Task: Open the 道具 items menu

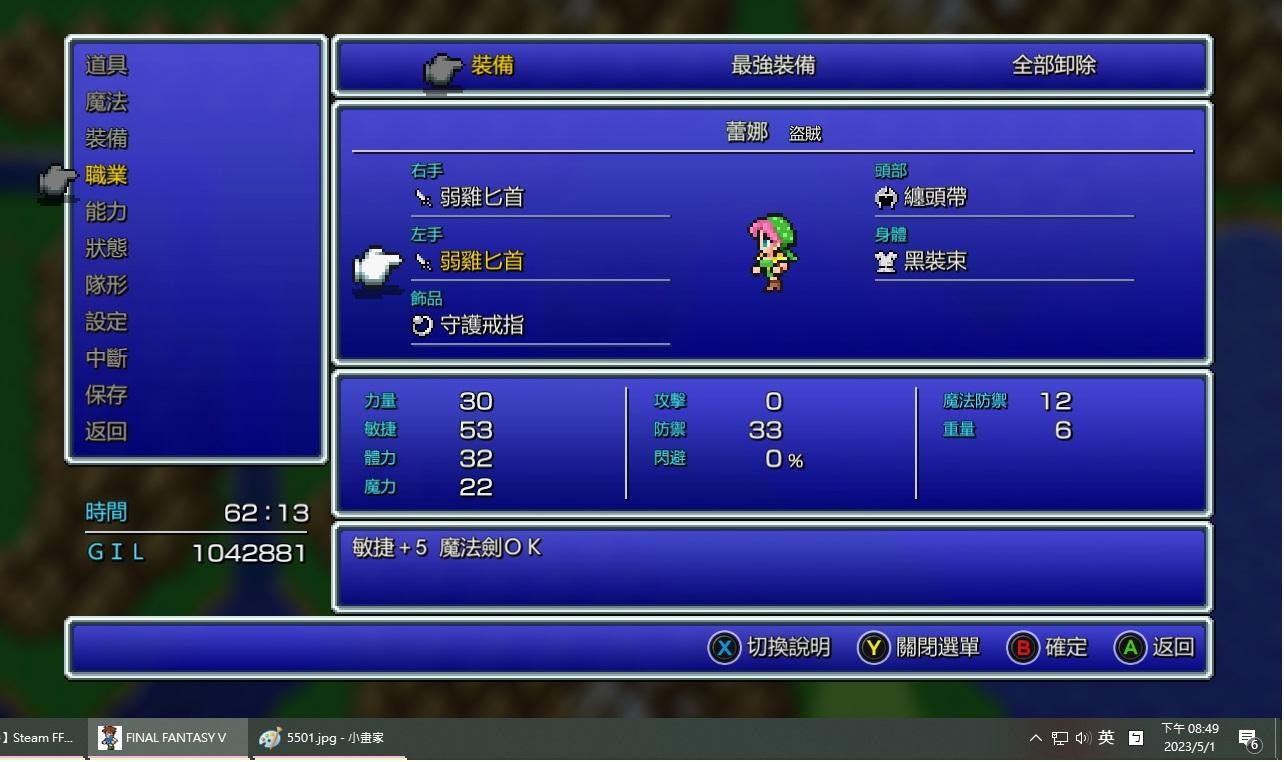Action: pyautogui.click(x=106, y=64)
